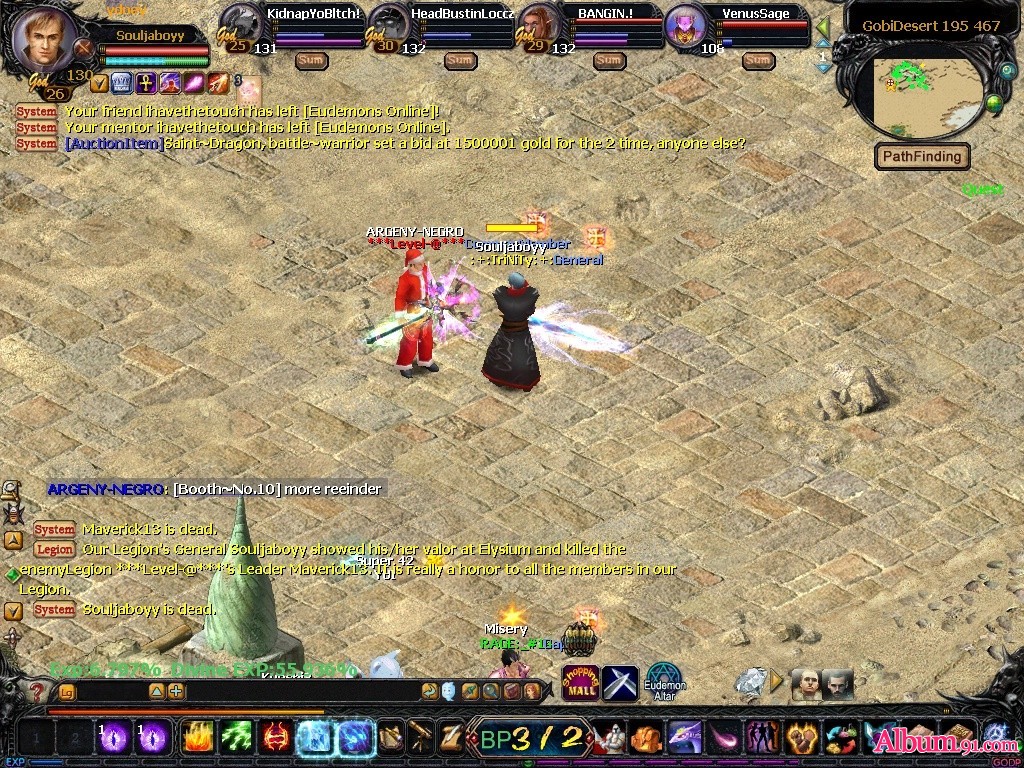The height and width of the screenshot is (768, 1024).
Task: Open the Shopping Mall
Action: point(580,683)
